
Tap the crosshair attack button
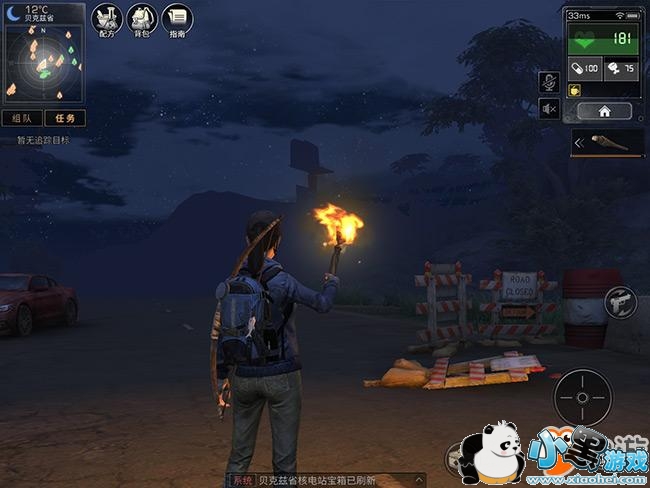(x=582, y=397)
